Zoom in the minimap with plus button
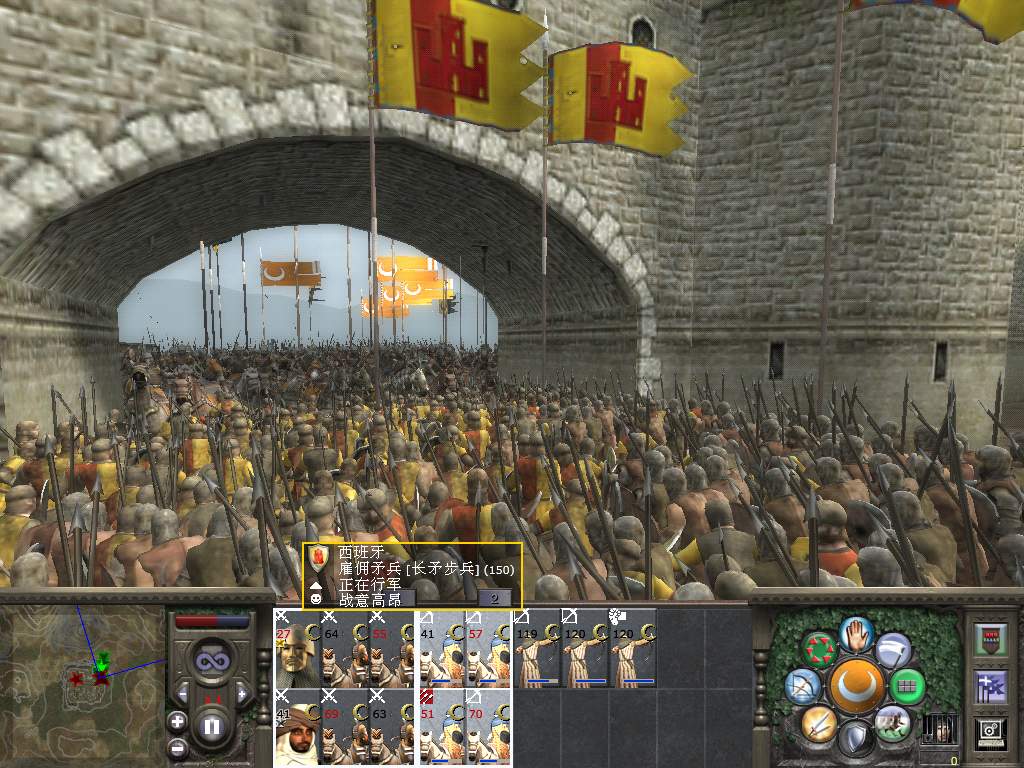 pos(178,720)
